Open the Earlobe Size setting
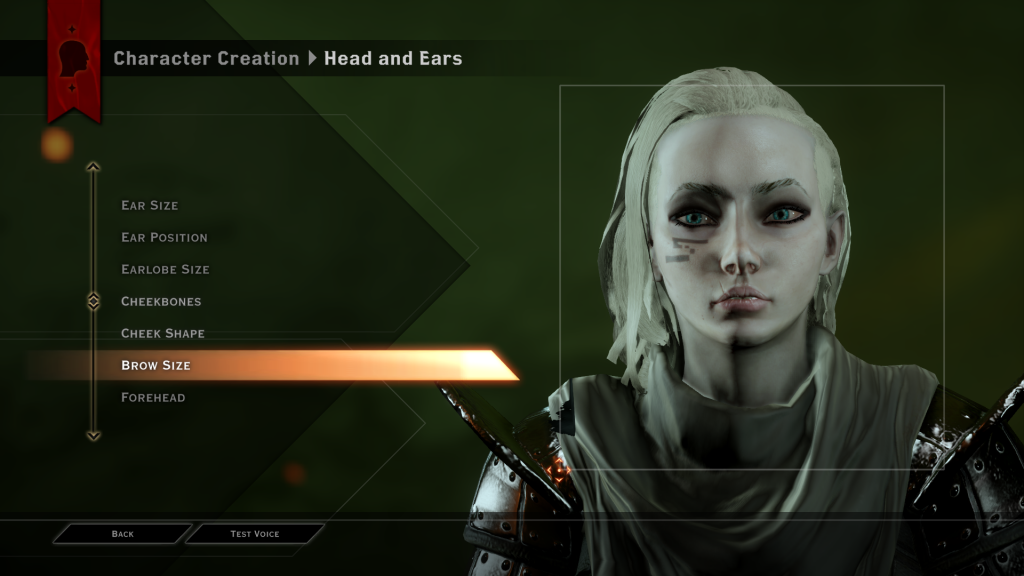 pos(165,269)
